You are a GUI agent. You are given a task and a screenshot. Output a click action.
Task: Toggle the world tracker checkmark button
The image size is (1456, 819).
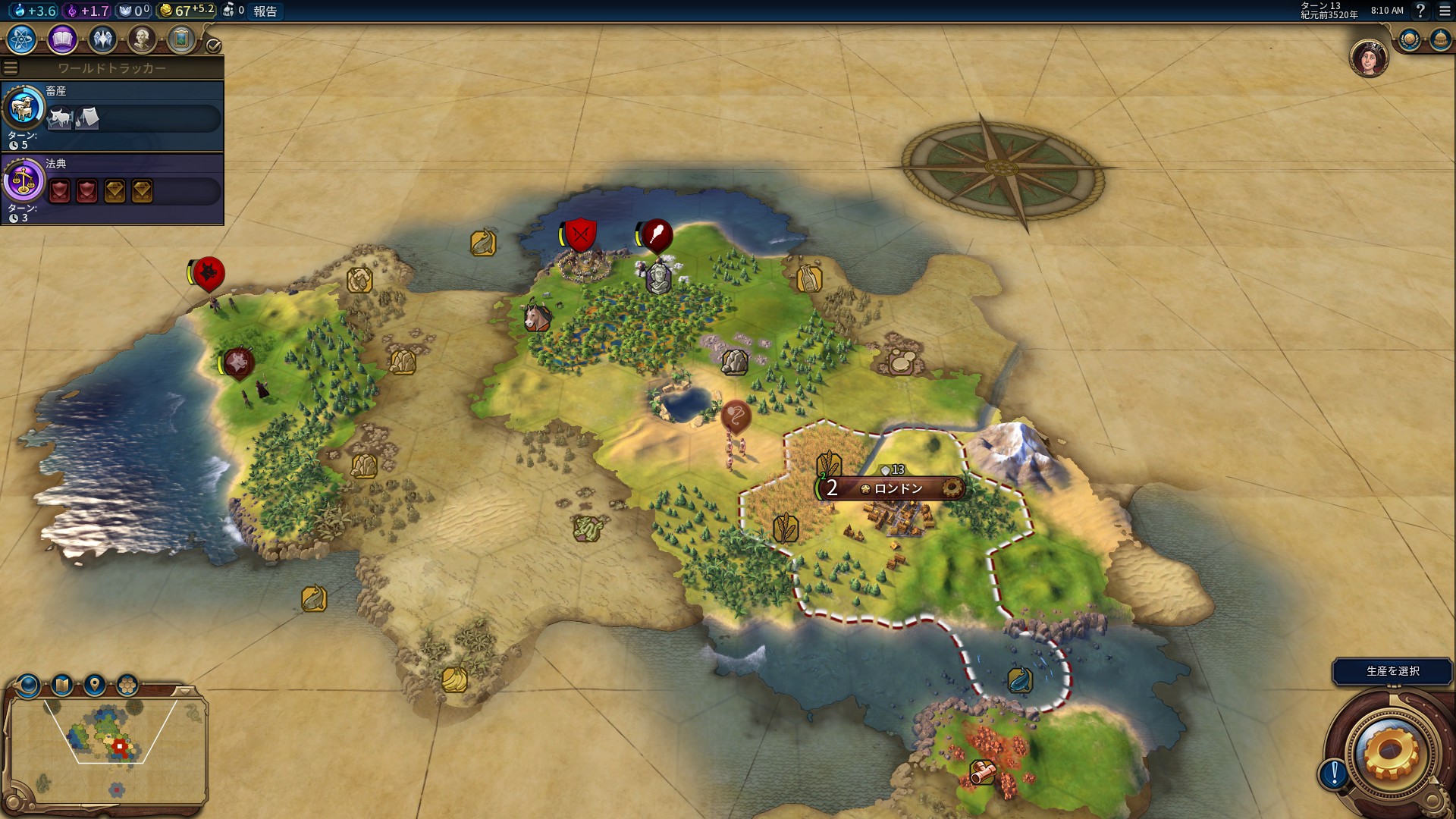pos(214,45)
